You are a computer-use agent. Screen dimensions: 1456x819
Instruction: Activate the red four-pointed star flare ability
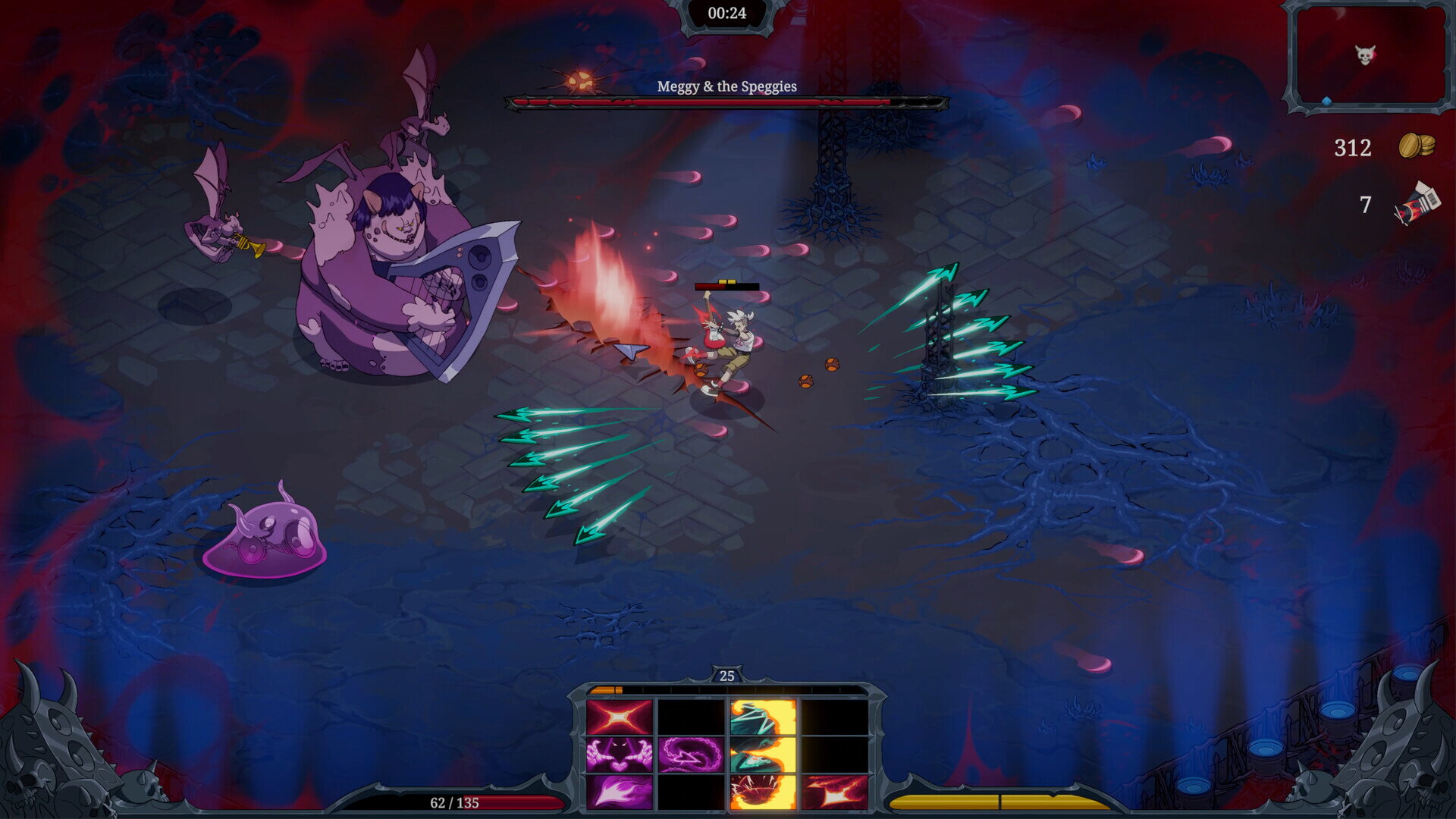tap(619, 717)
